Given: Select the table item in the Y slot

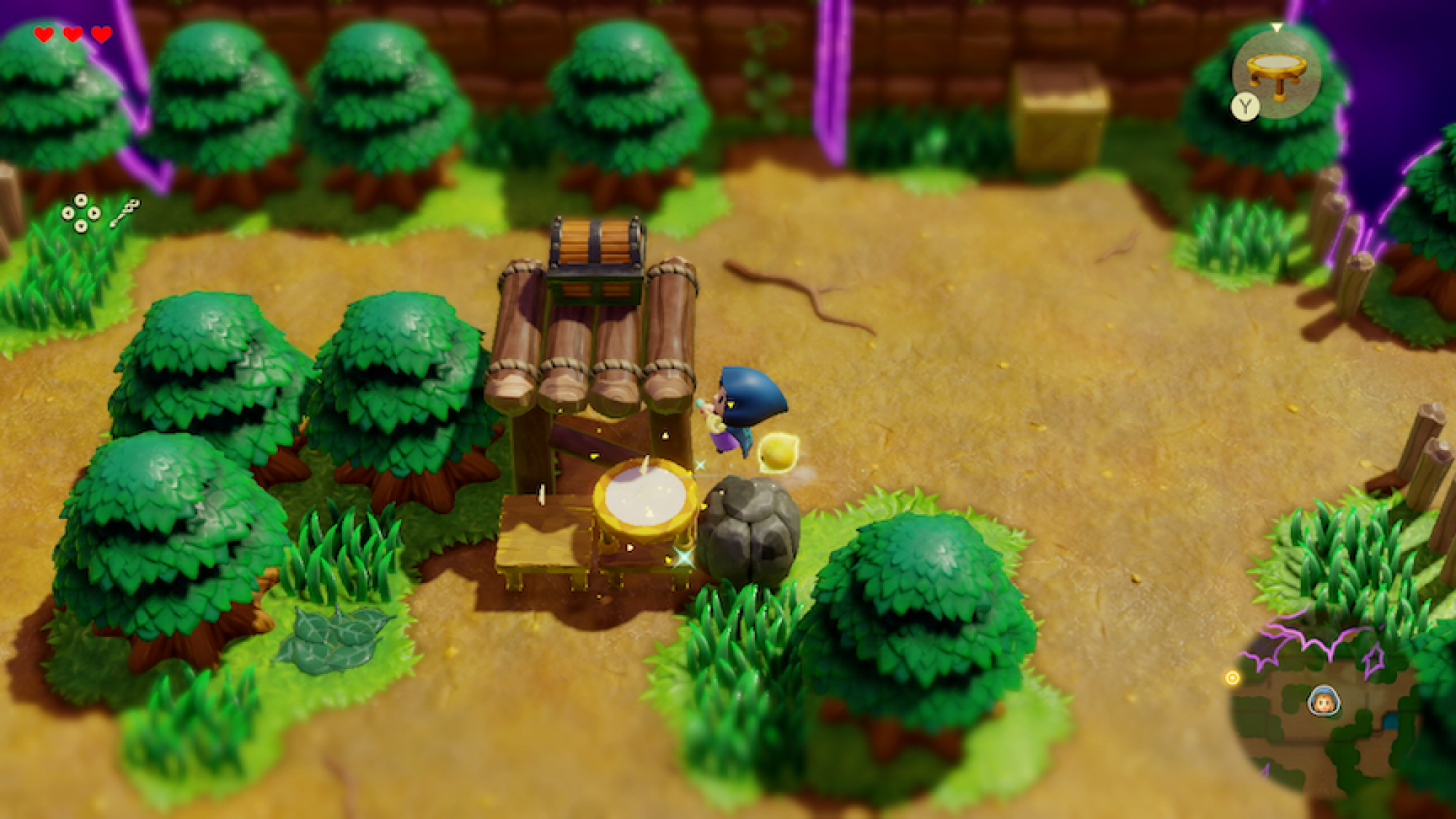Looking at the screenshot, I should (x=1277, y=69).
